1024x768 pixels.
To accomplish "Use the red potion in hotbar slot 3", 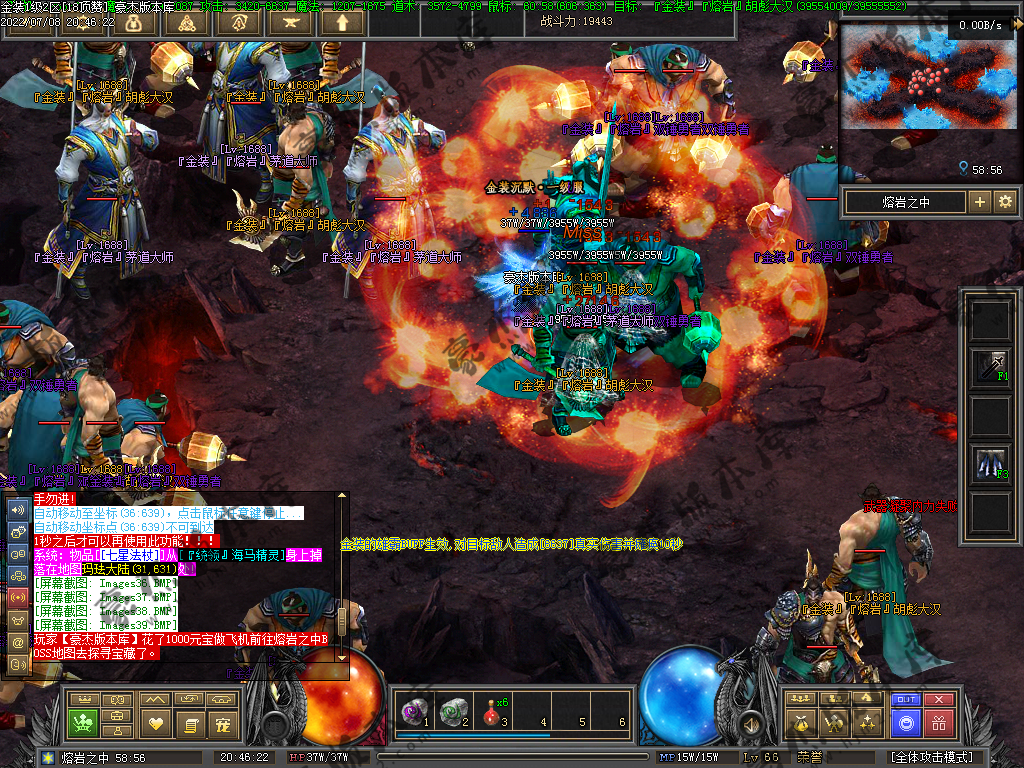I will coord(492,711).
